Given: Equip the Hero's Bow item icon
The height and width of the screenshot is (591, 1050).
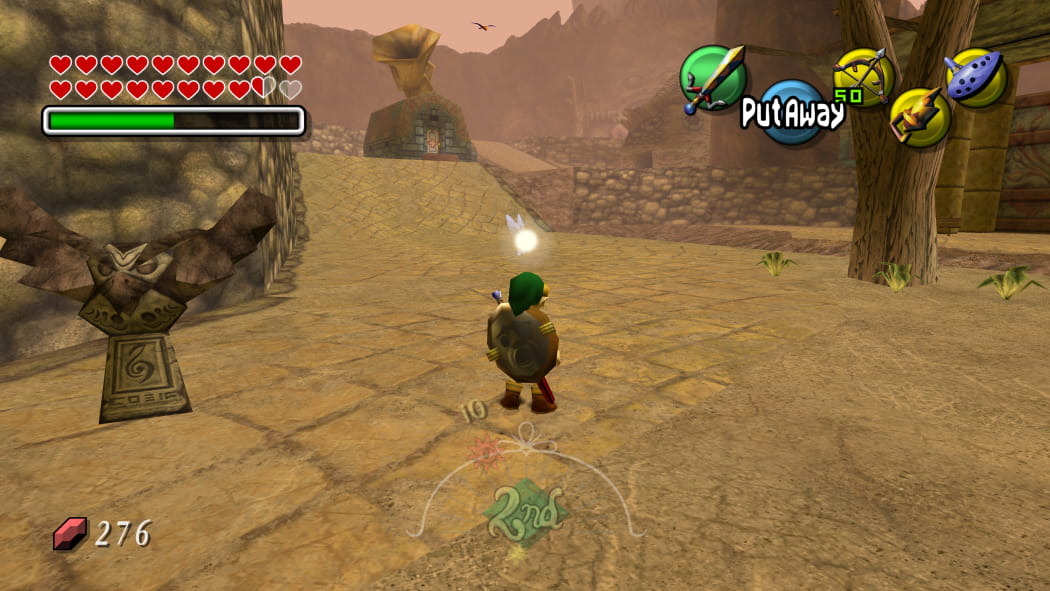Looking at the screenshot, I should 863,75.
